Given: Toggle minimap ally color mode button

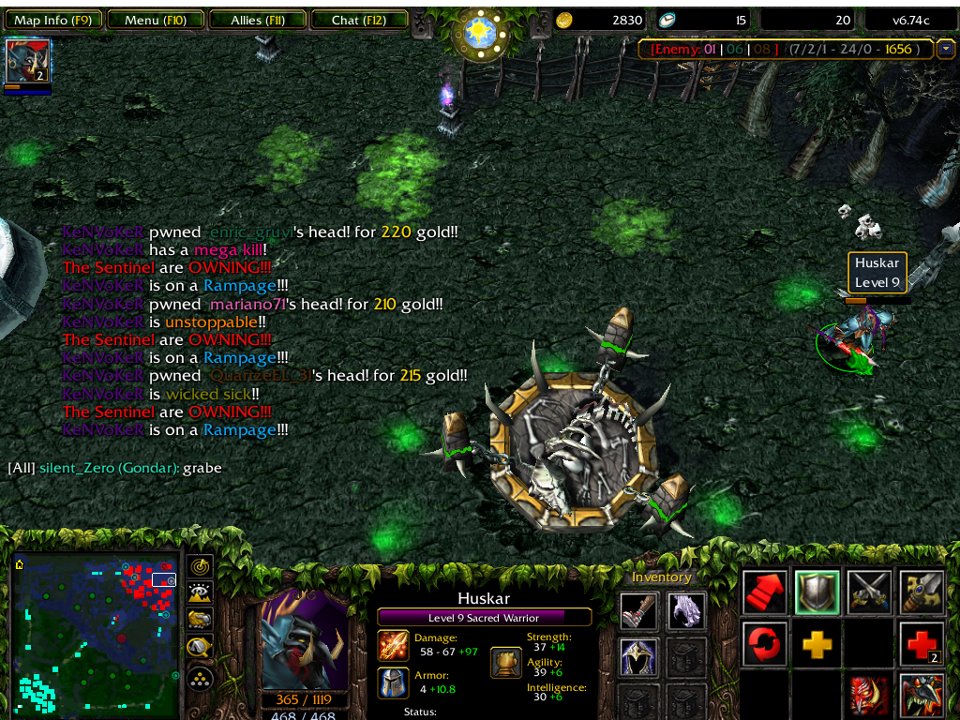Looking at the screenshot, I should coord(200,621).
